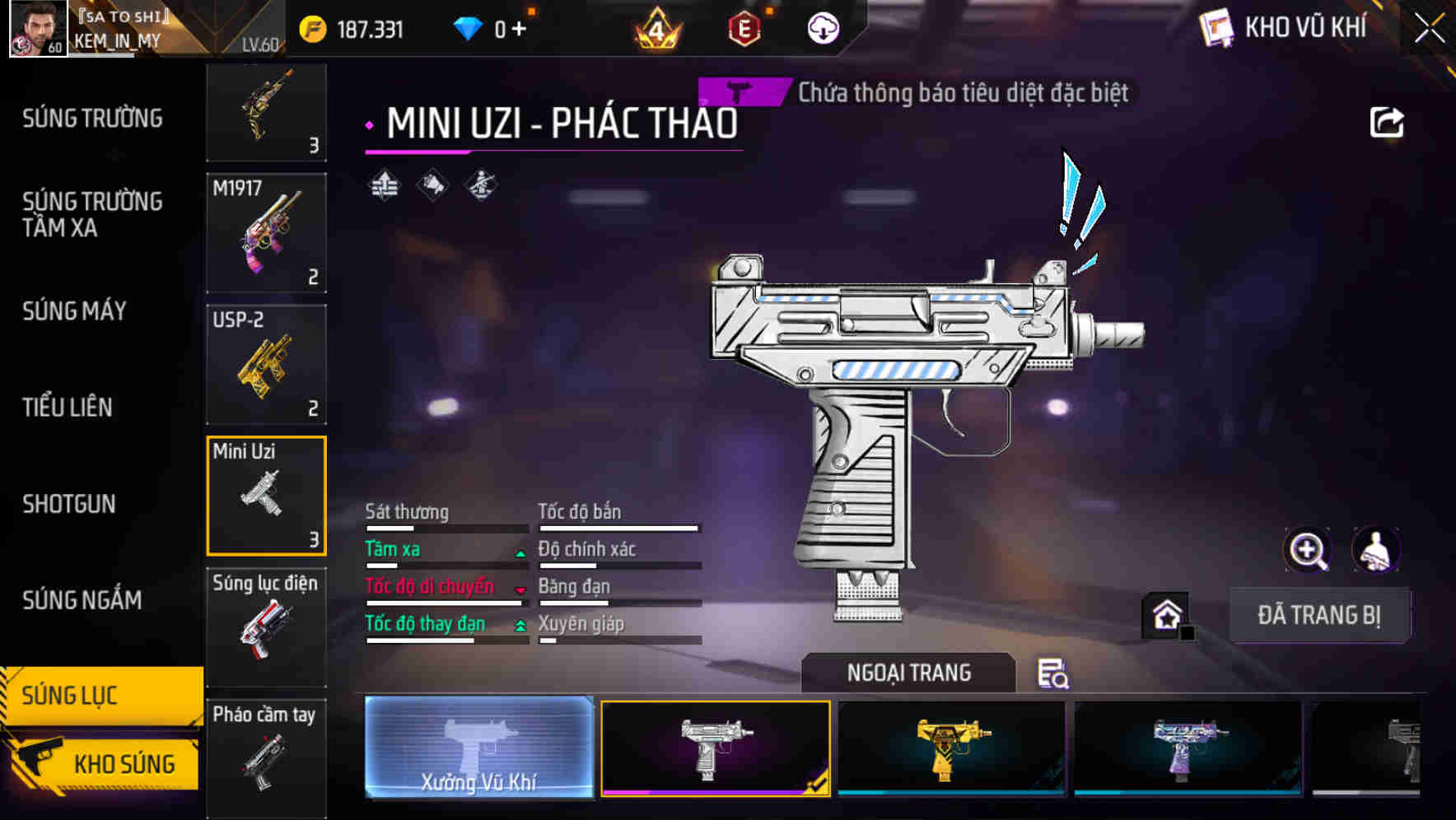
Task: Select the soldier skill icon beside the megaphone
Action: [x=479, y=184]
